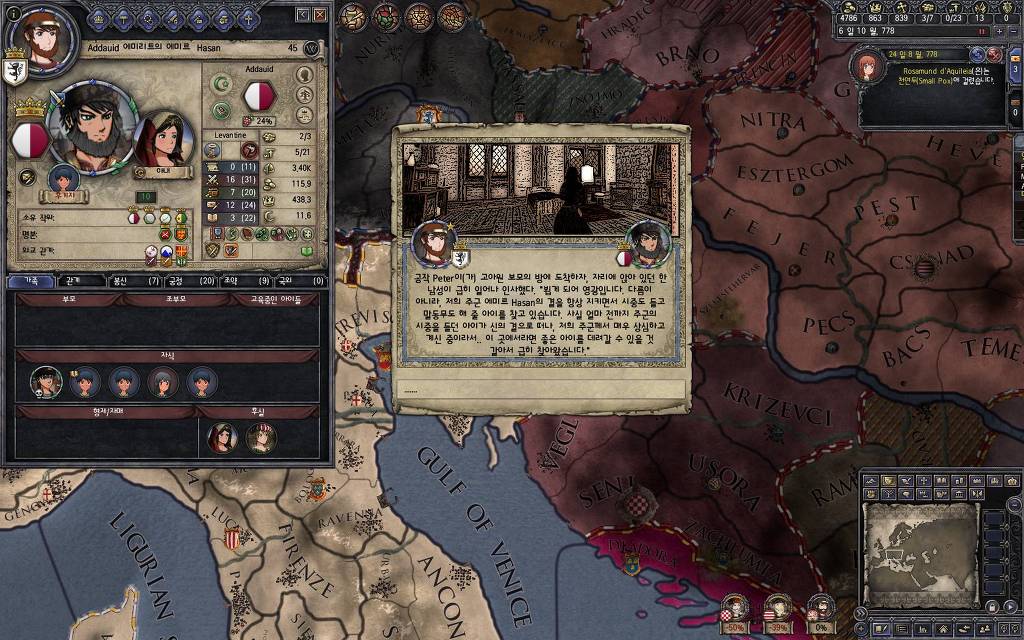Click the event's empty response option button

540,390
